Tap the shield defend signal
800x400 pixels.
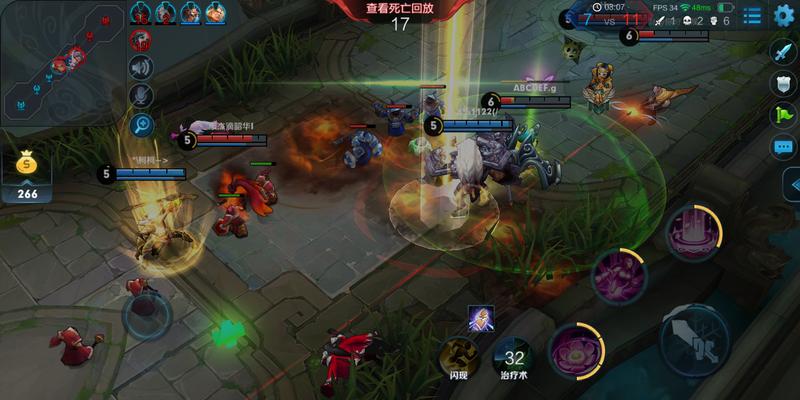[783, 83]
